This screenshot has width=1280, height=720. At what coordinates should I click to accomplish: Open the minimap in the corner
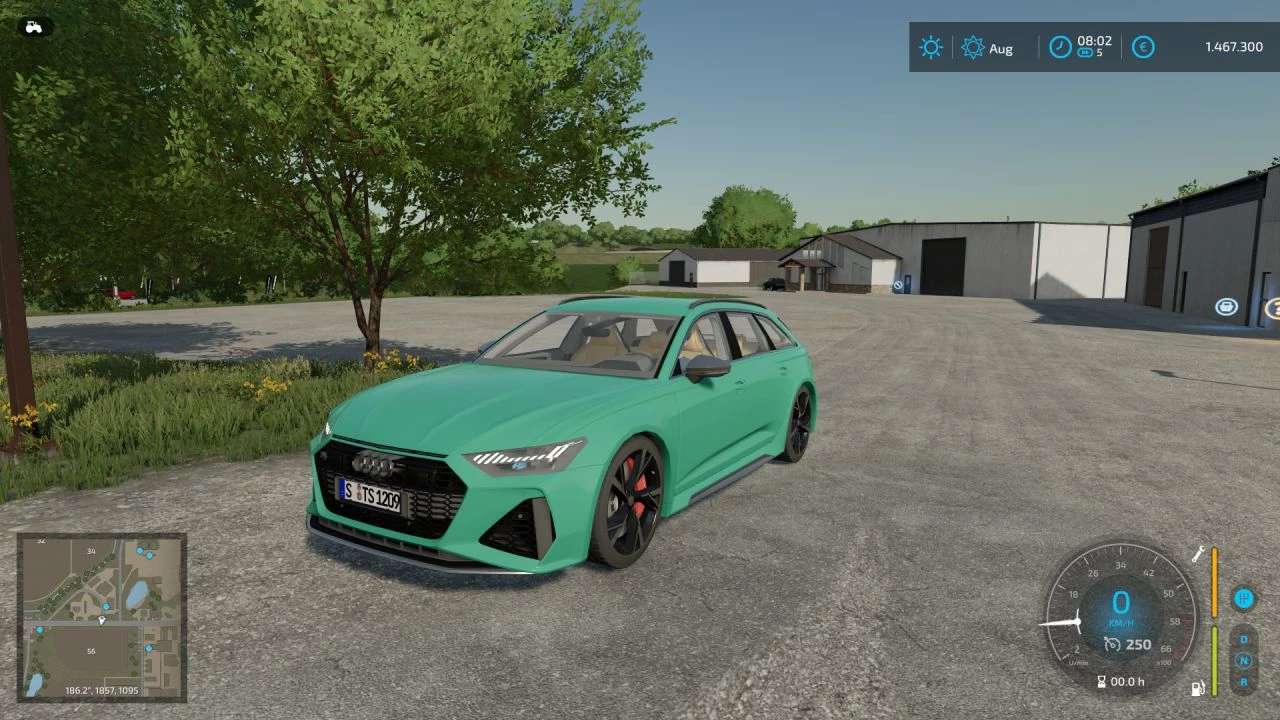click(x=101, y=617)
